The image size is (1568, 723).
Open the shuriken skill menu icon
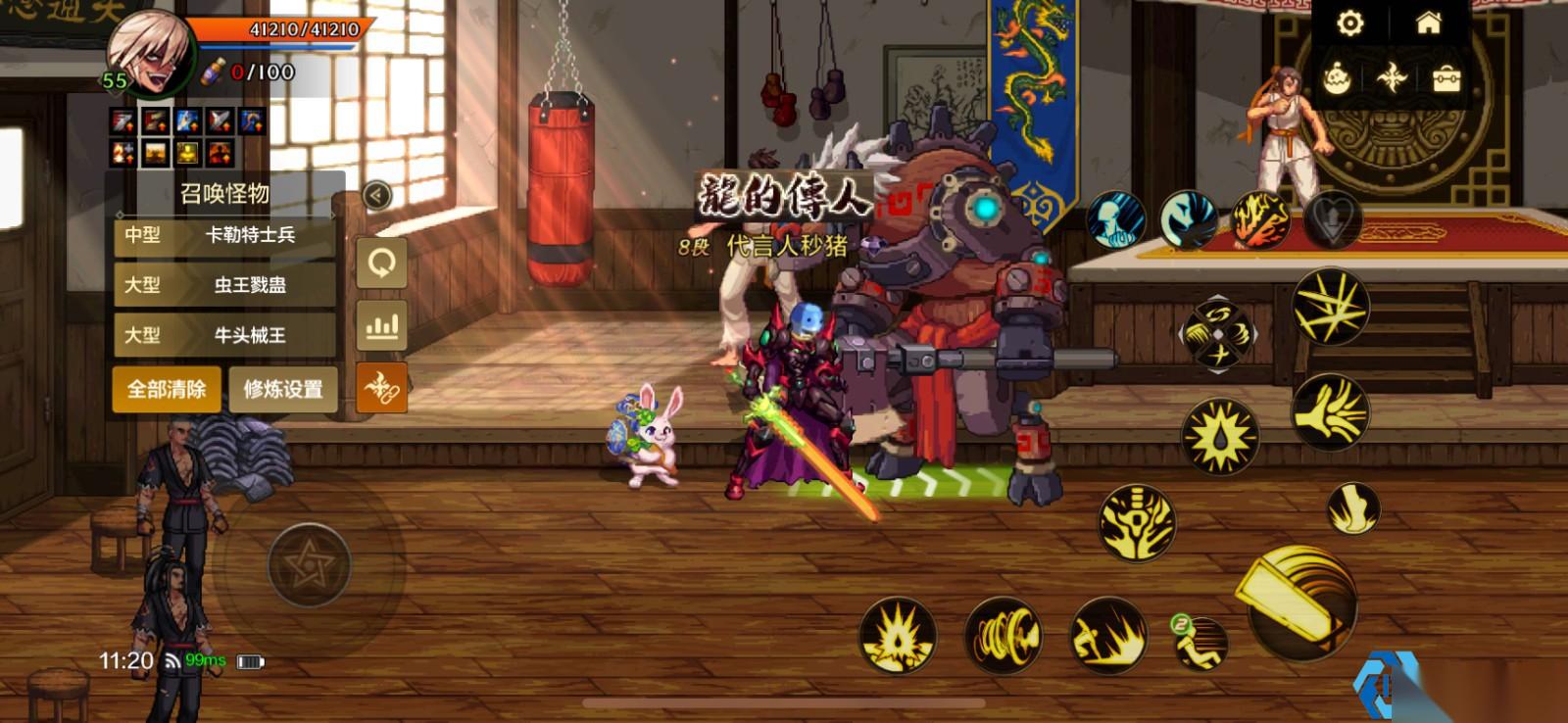[x=1392, y=78]
